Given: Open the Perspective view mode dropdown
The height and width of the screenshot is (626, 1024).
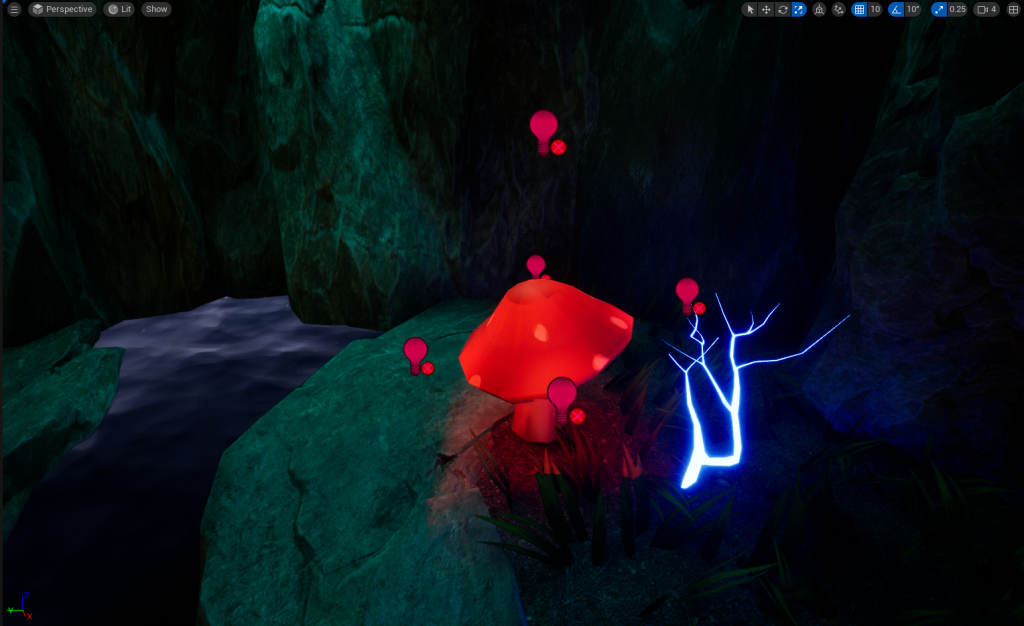Looking at the screenshot, I should point(61,9).
